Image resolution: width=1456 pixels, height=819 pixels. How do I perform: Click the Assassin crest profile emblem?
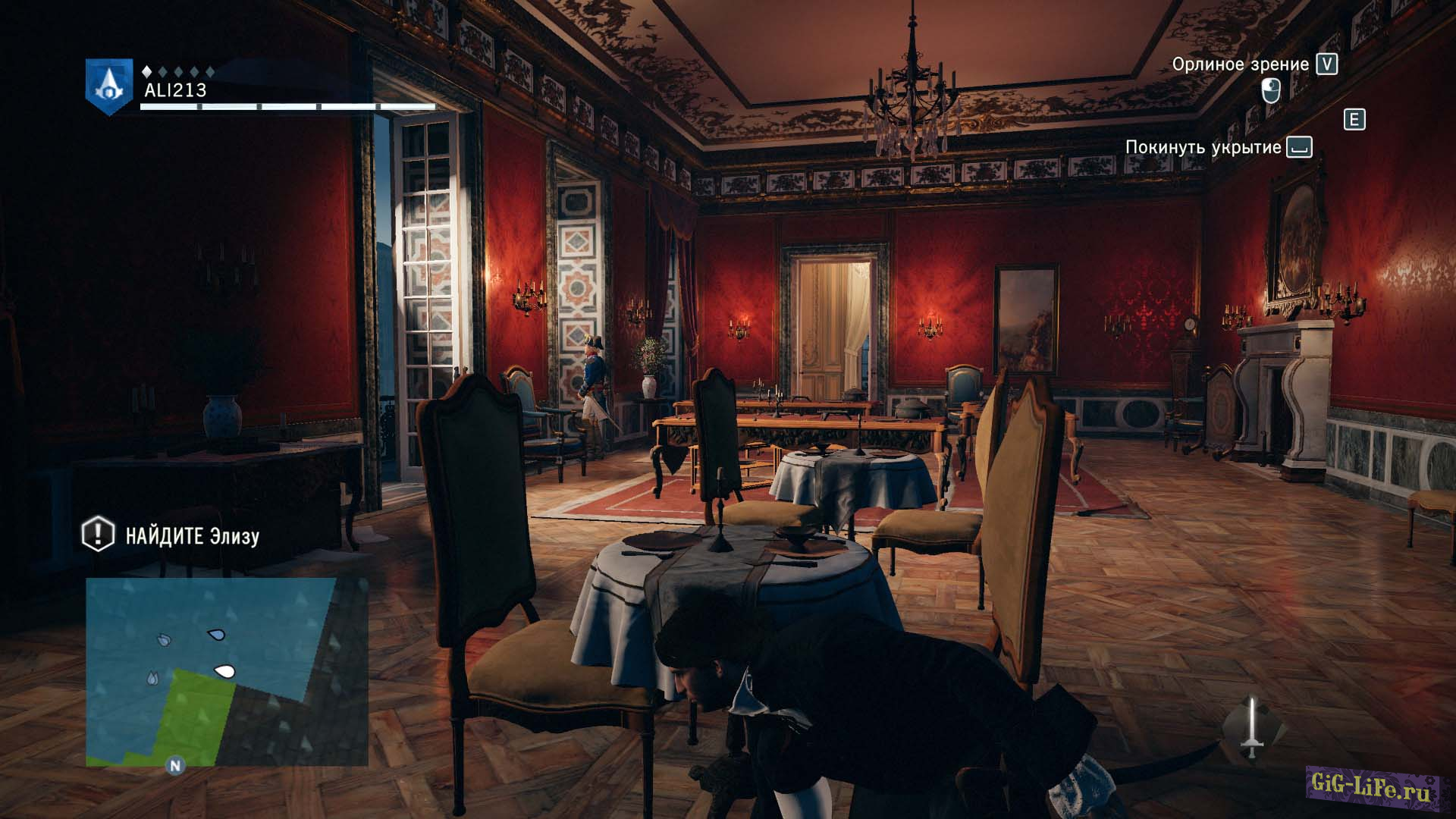(x=108, y=86)
